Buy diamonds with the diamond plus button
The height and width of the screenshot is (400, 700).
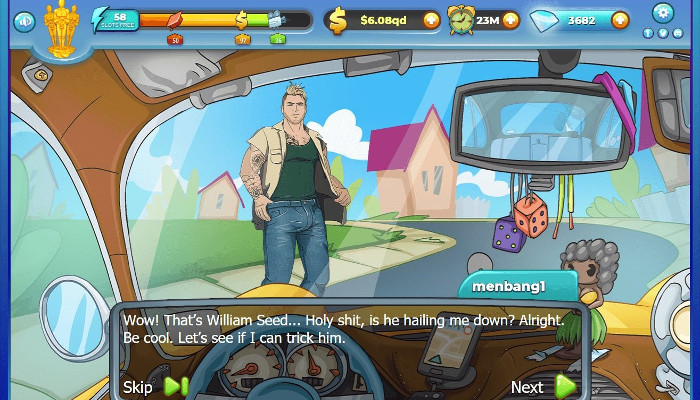coord(619,19)
